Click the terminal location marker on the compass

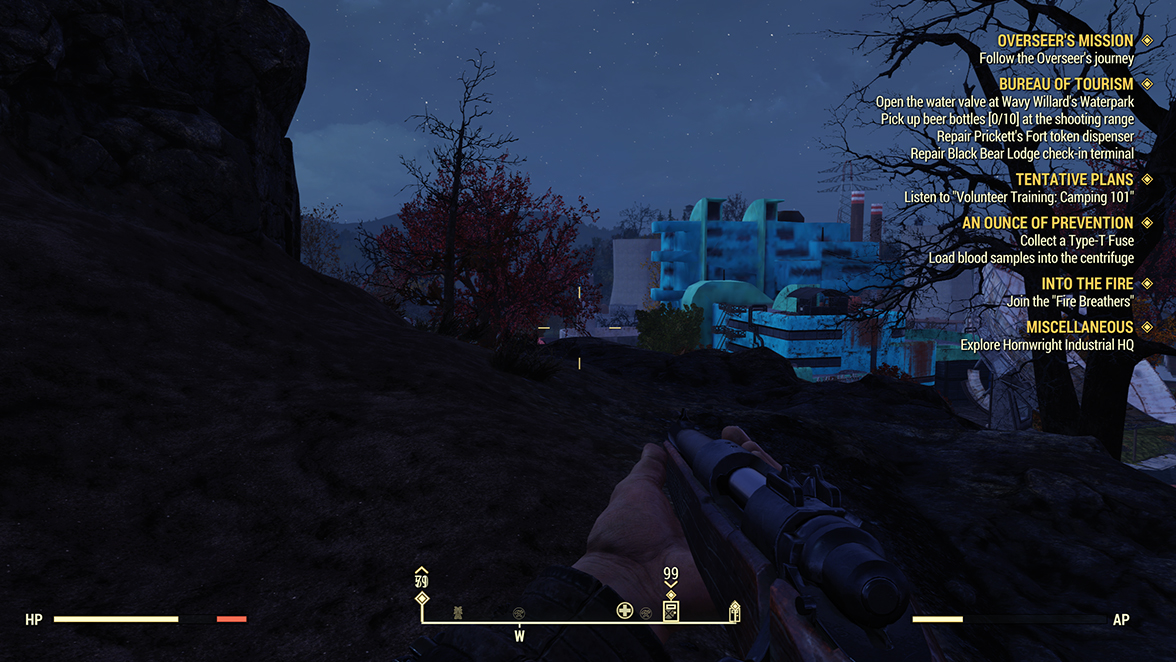click(x=671, y=609)
